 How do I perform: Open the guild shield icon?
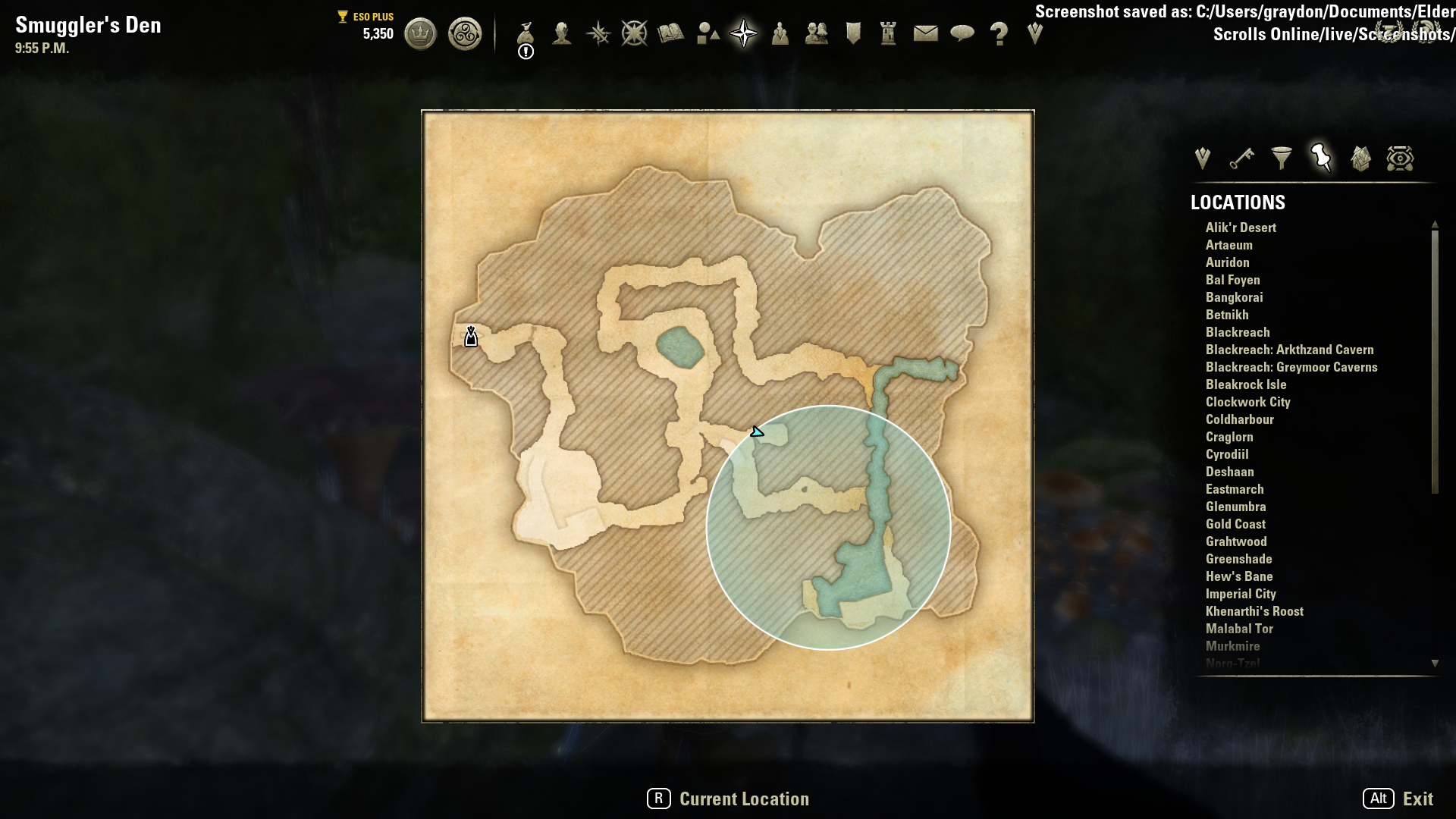click(x=853, y=33)
